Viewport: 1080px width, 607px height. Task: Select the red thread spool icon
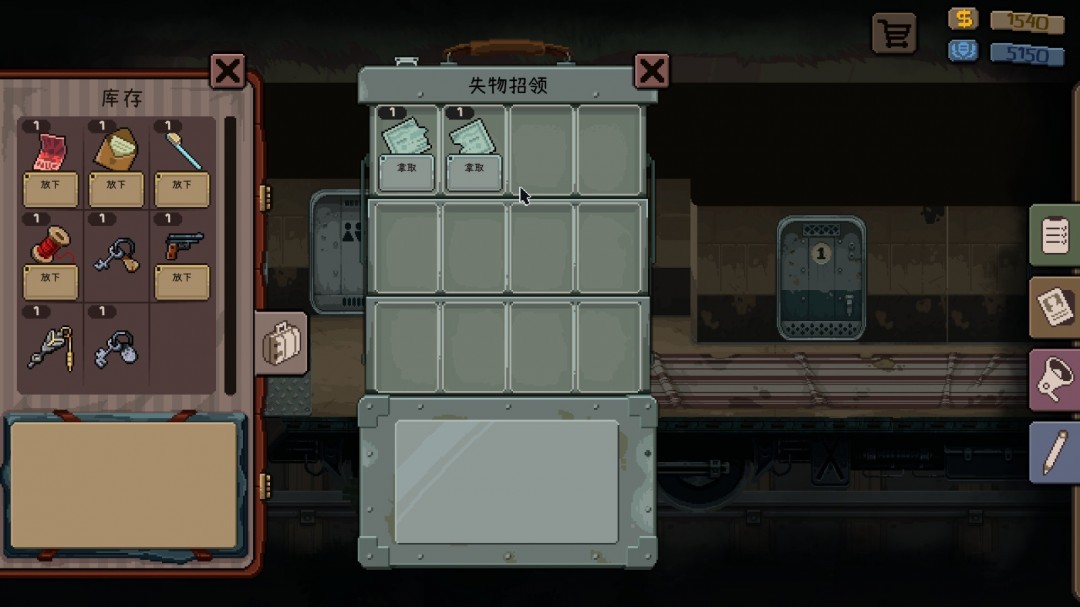pos(50,244)
